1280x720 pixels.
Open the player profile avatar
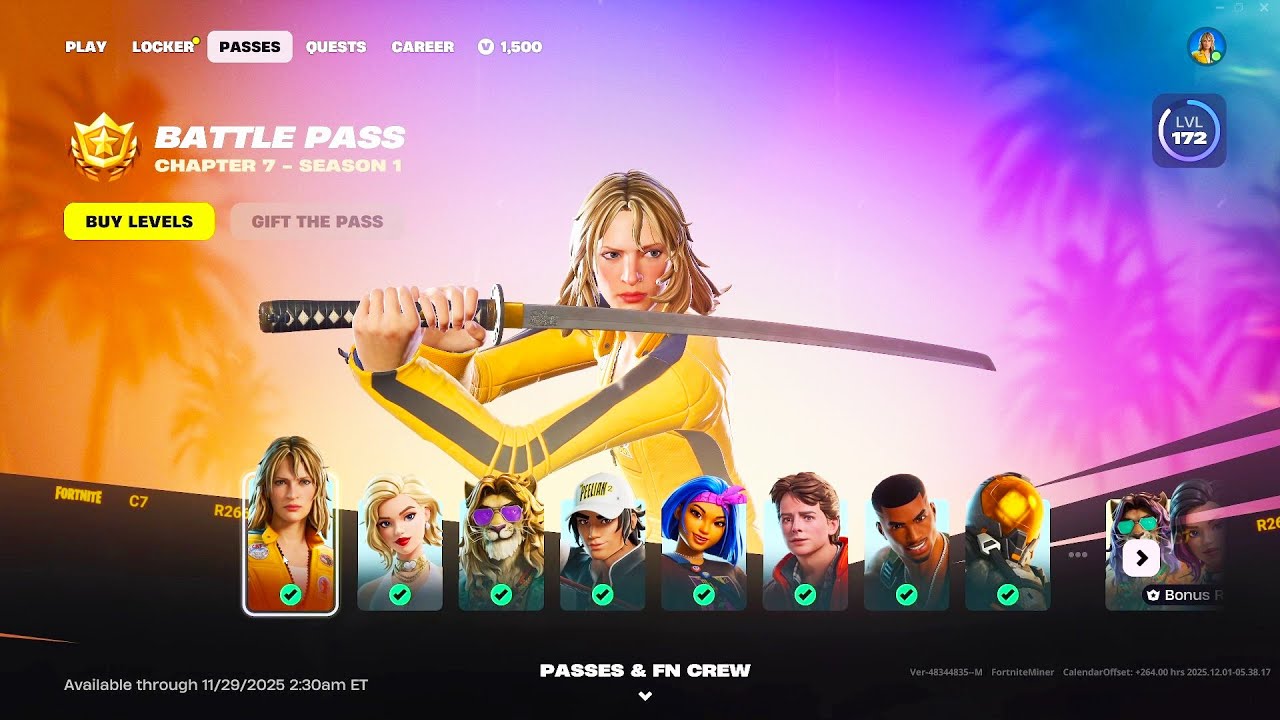pos(1206,47)
